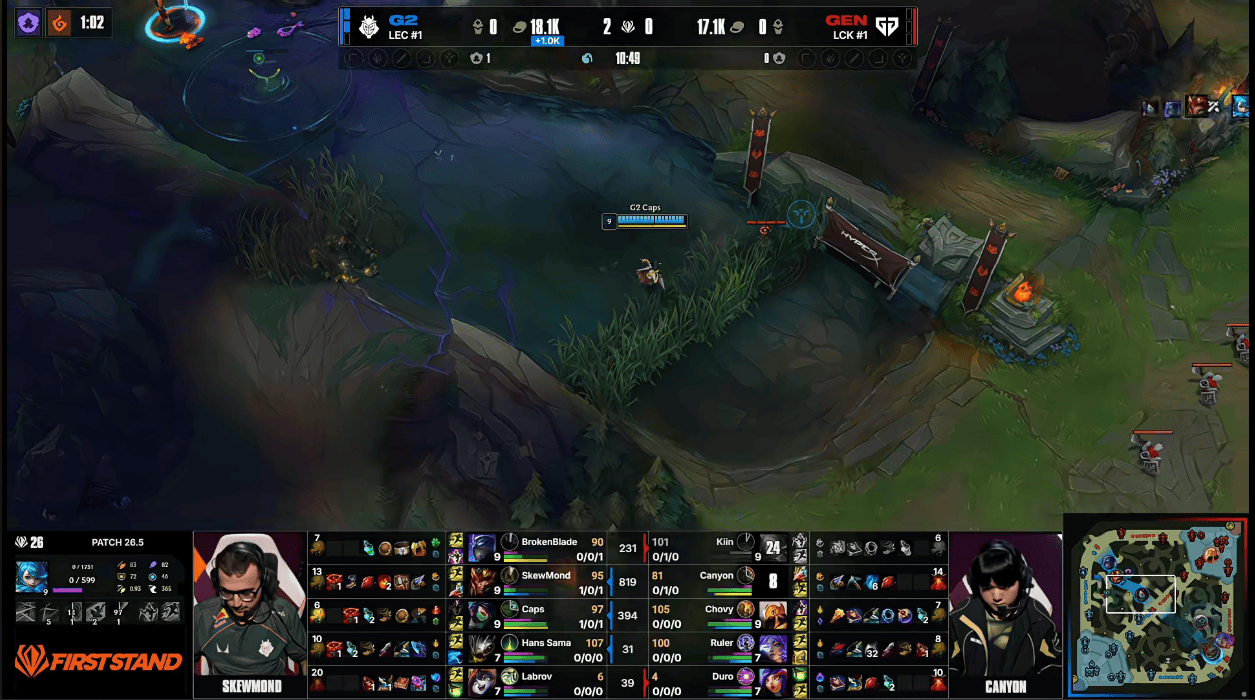Screen dimensions: 1255x700
Task: Click the G2 team logo in the top bar
Action: pyautogui.click(x=369, y=26)
